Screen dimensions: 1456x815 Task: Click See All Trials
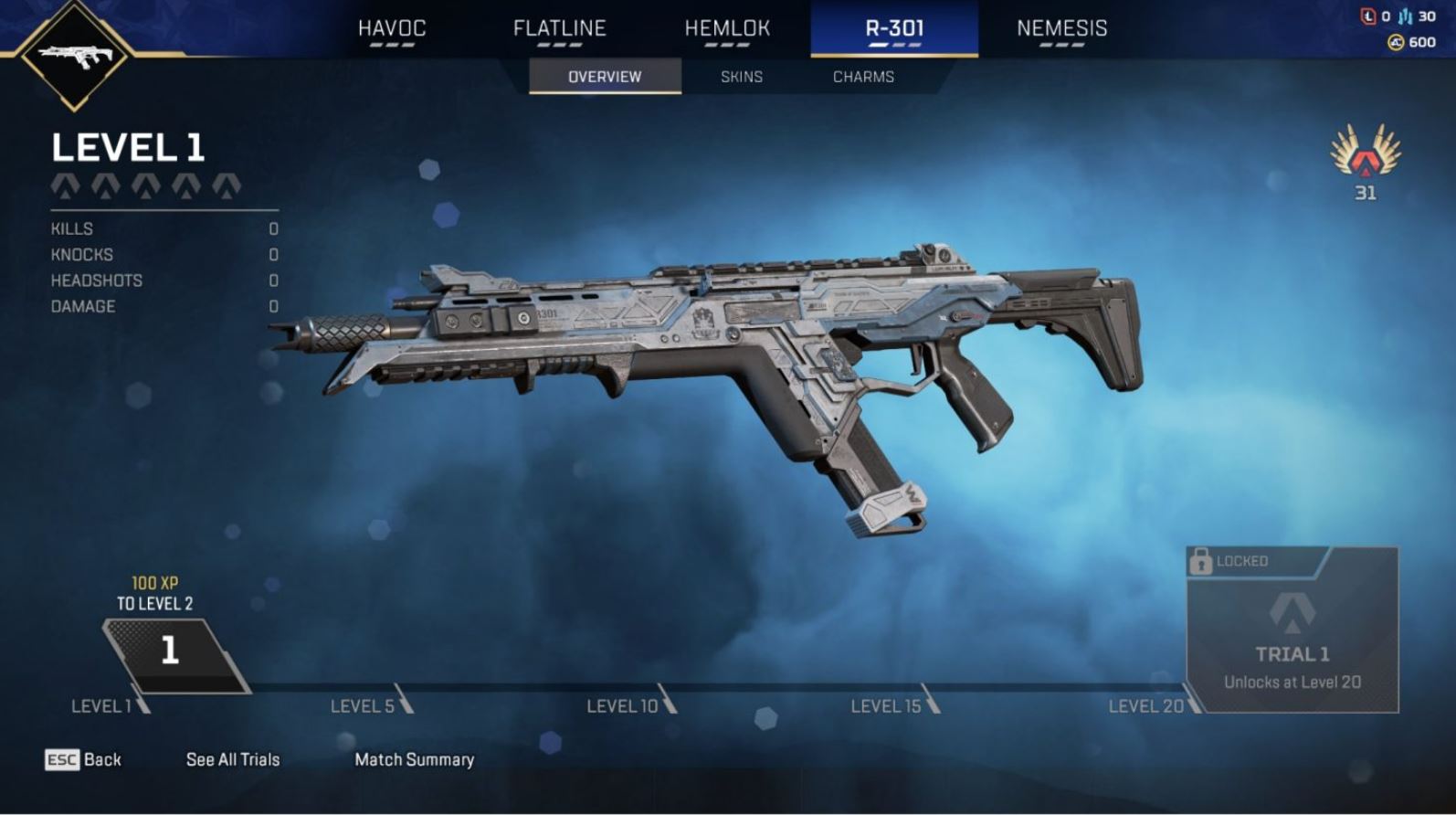point(231,759)
